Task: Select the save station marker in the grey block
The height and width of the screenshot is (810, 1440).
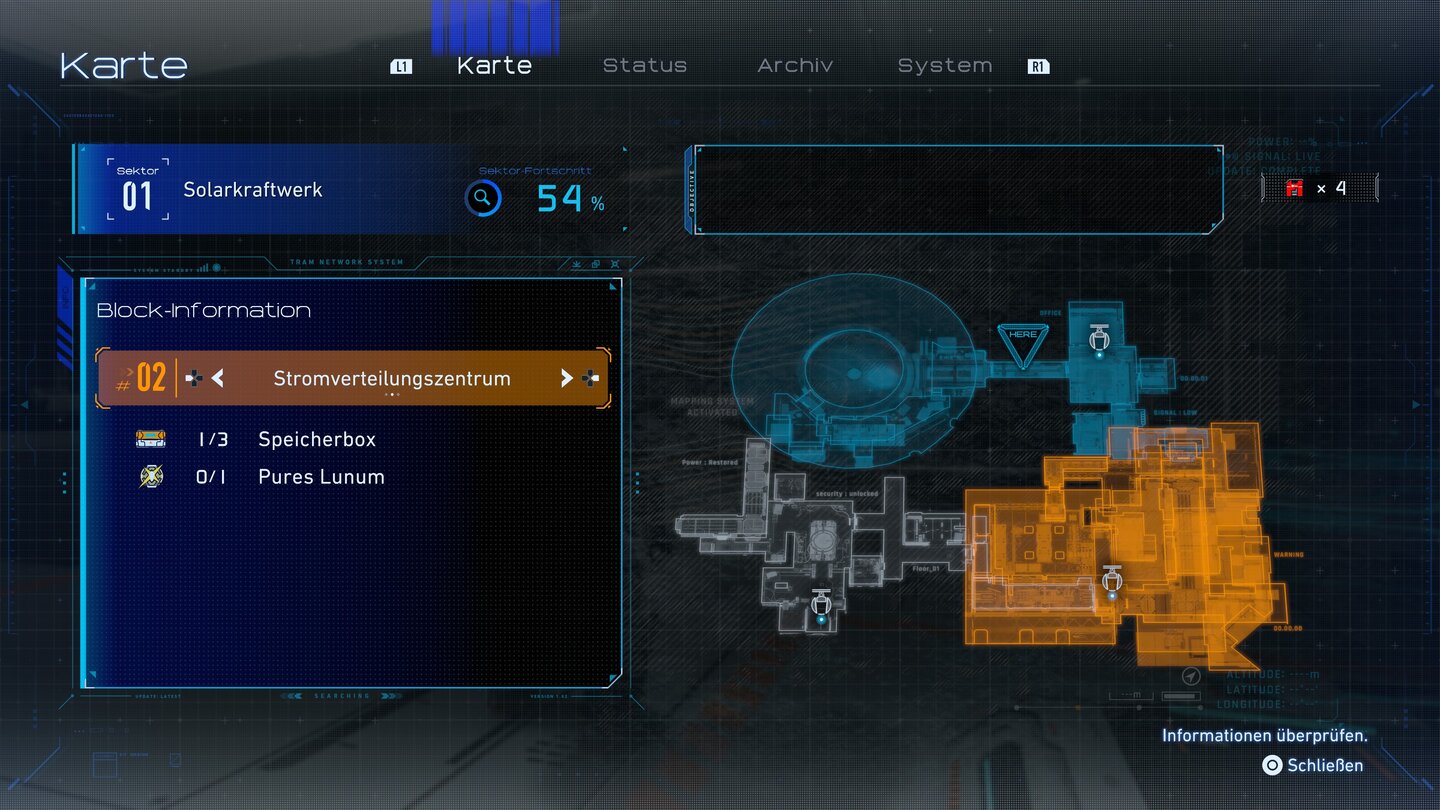Action: point(821,606)
